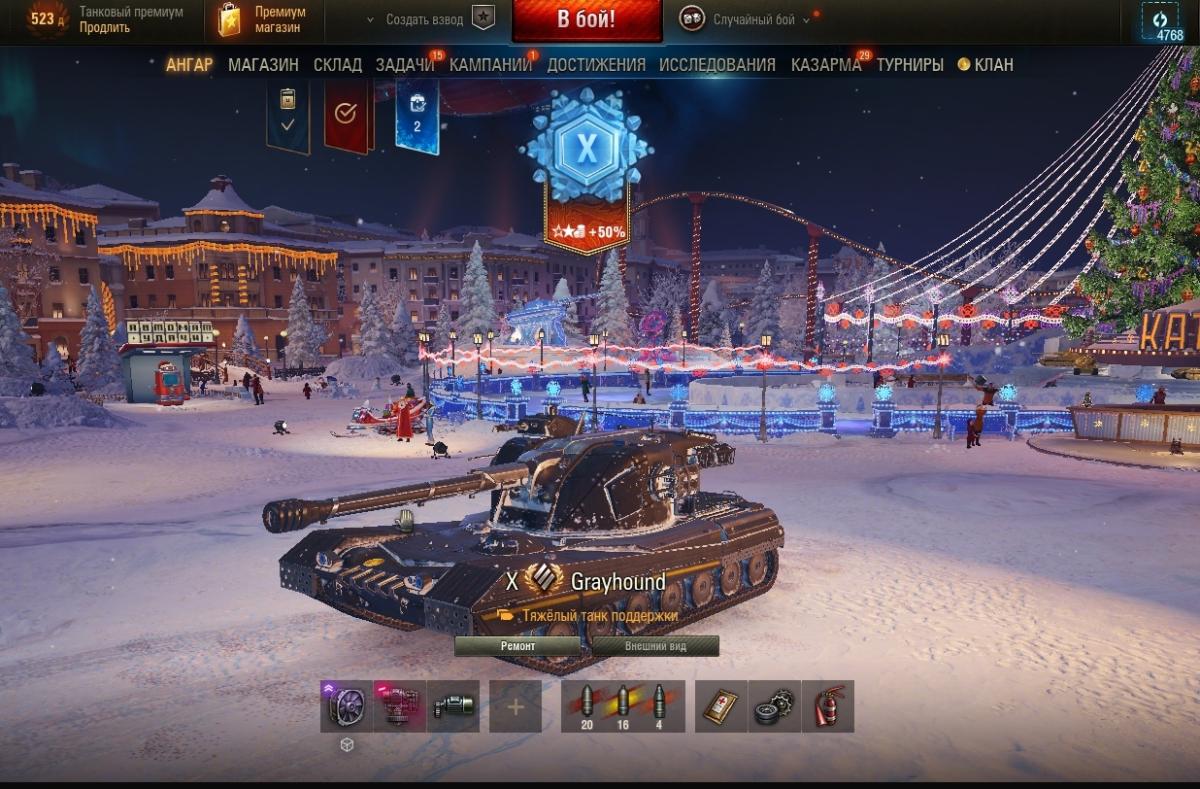Open the МАГАЗИН shop tab
The width and height of the screenshot is (1200, 789).
(263, 65)
